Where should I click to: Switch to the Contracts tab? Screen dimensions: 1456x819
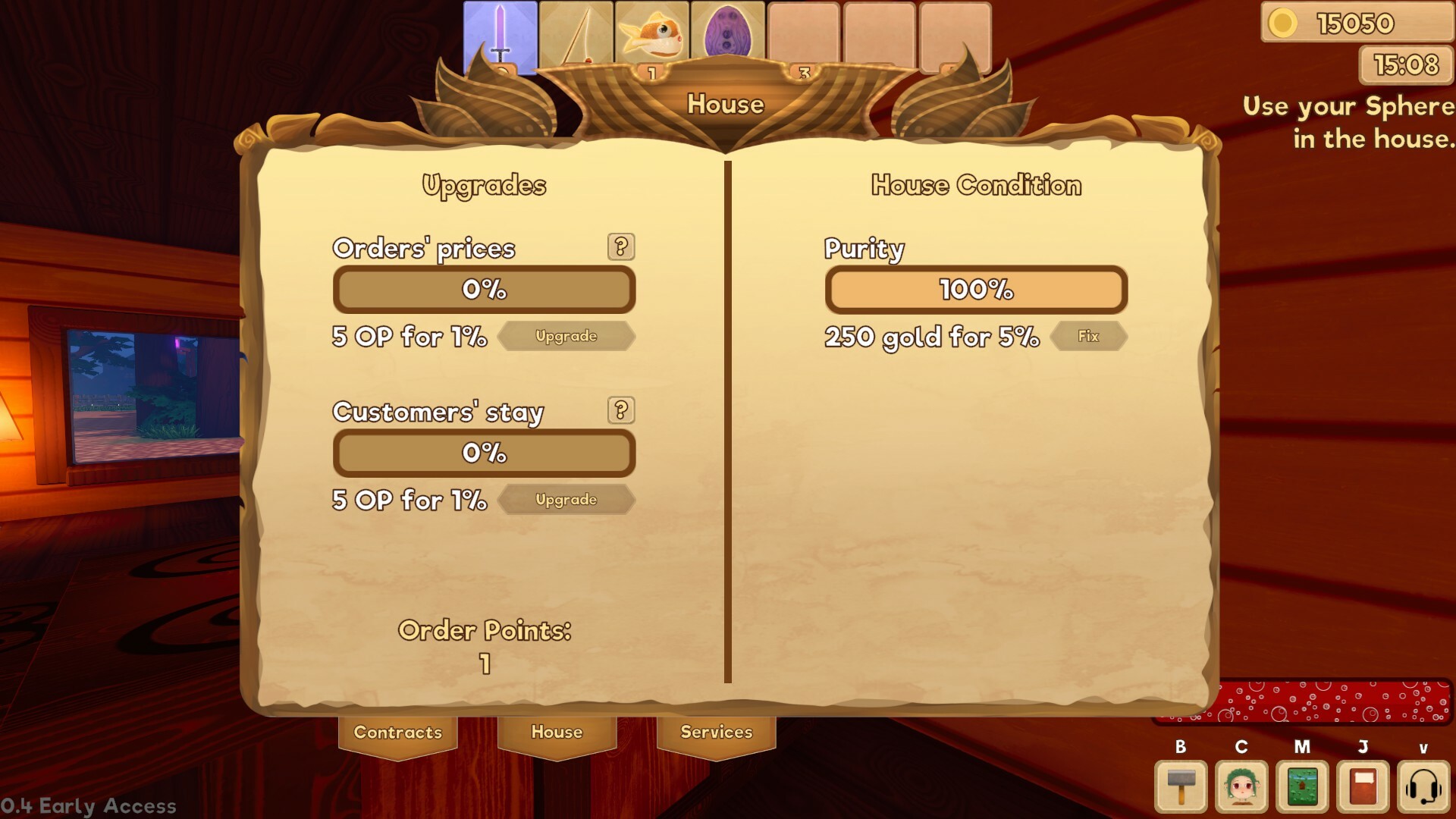[397, 733]
